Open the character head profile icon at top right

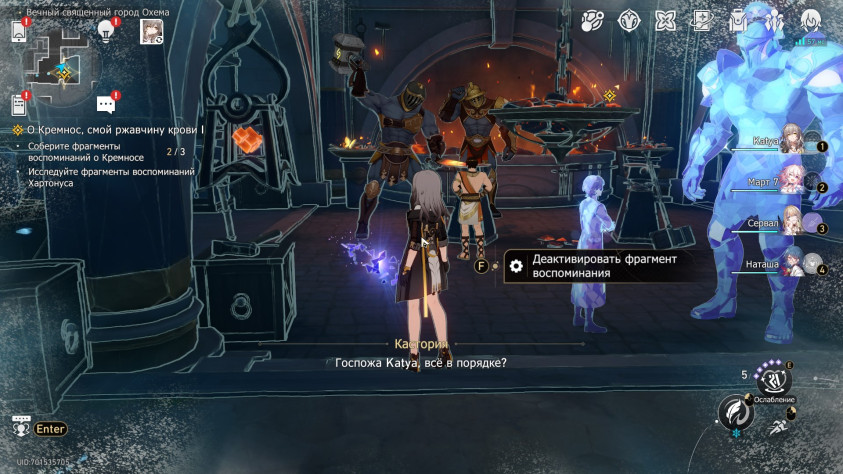810,20
